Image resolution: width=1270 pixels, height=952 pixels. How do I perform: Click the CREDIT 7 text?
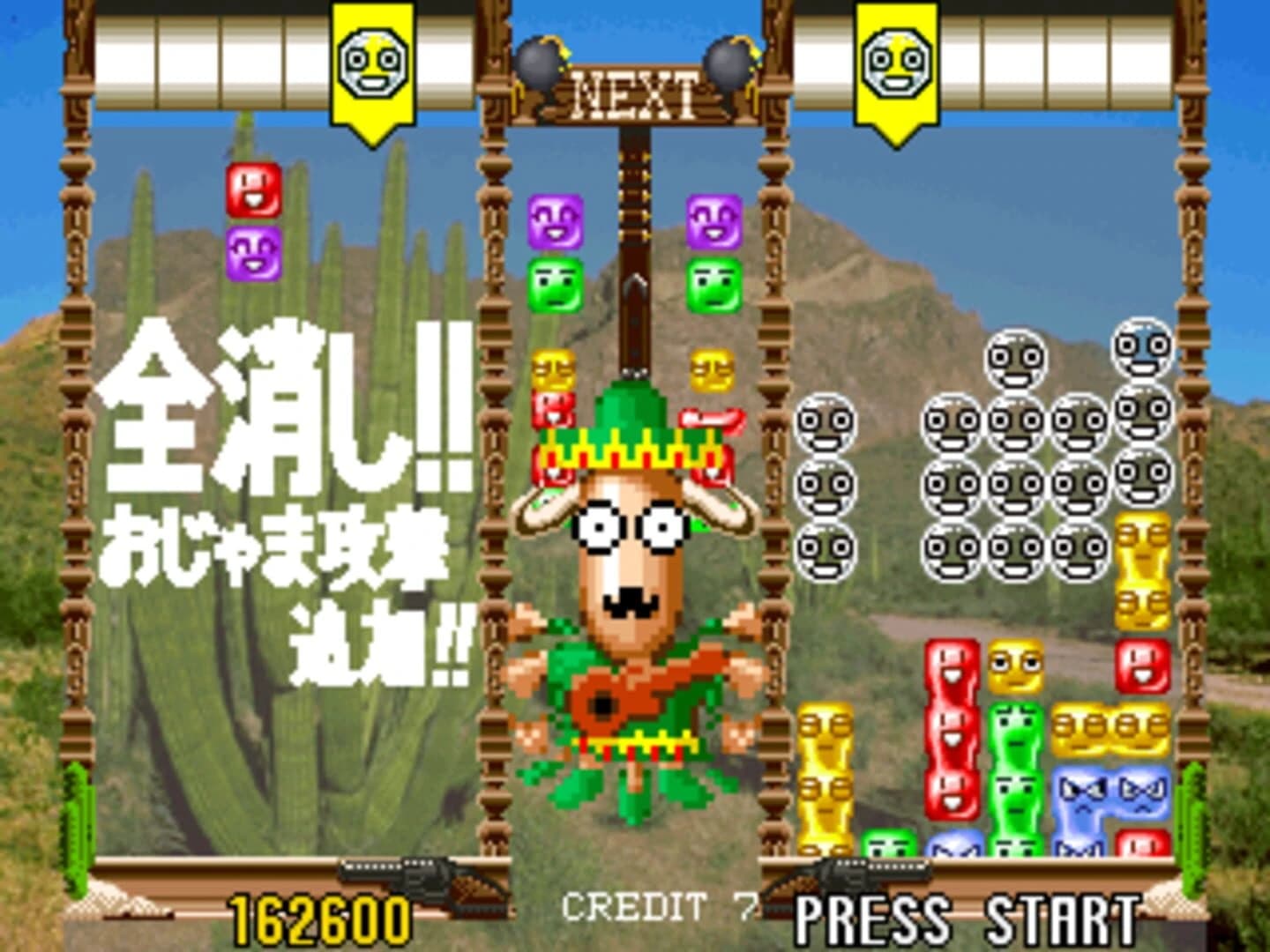click(x=657, y=906)
